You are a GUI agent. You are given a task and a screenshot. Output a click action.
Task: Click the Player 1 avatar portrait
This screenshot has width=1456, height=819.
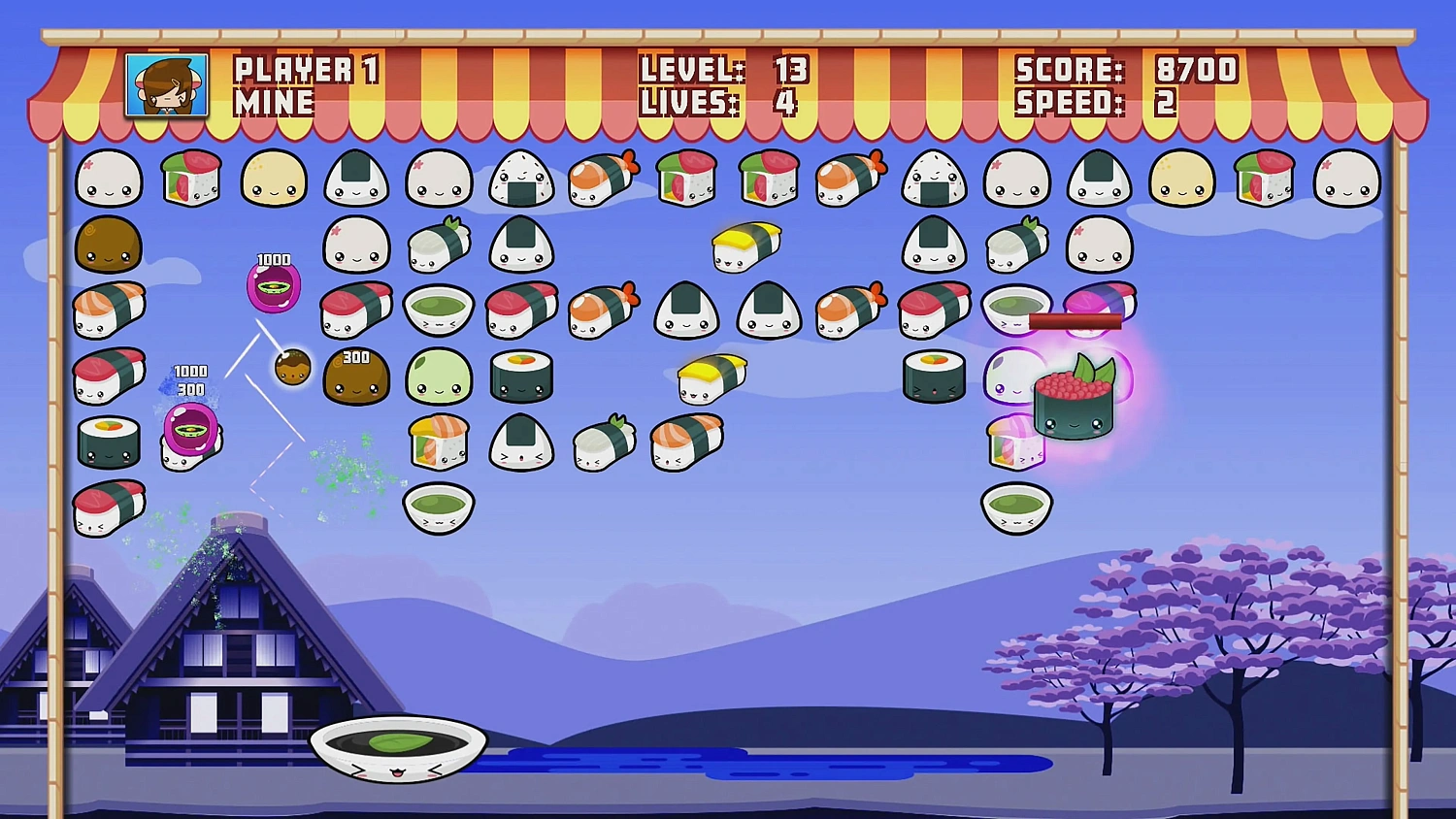[x=165, y=87]
